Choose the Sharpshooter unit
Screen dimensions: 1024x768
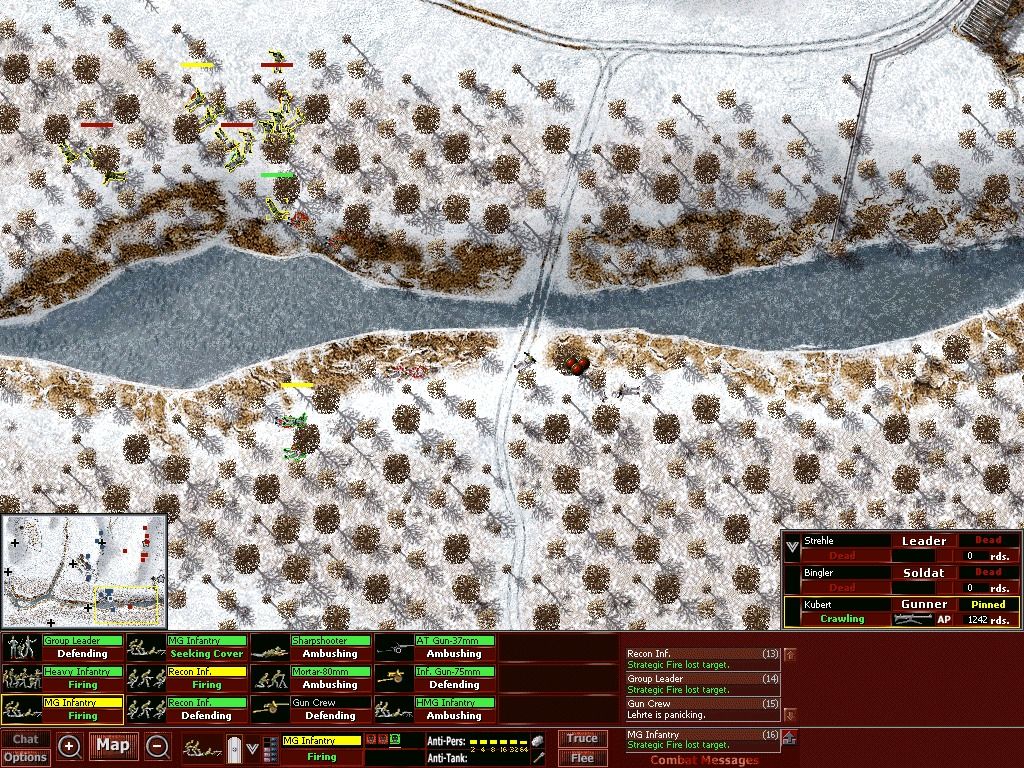coord(310,647)
